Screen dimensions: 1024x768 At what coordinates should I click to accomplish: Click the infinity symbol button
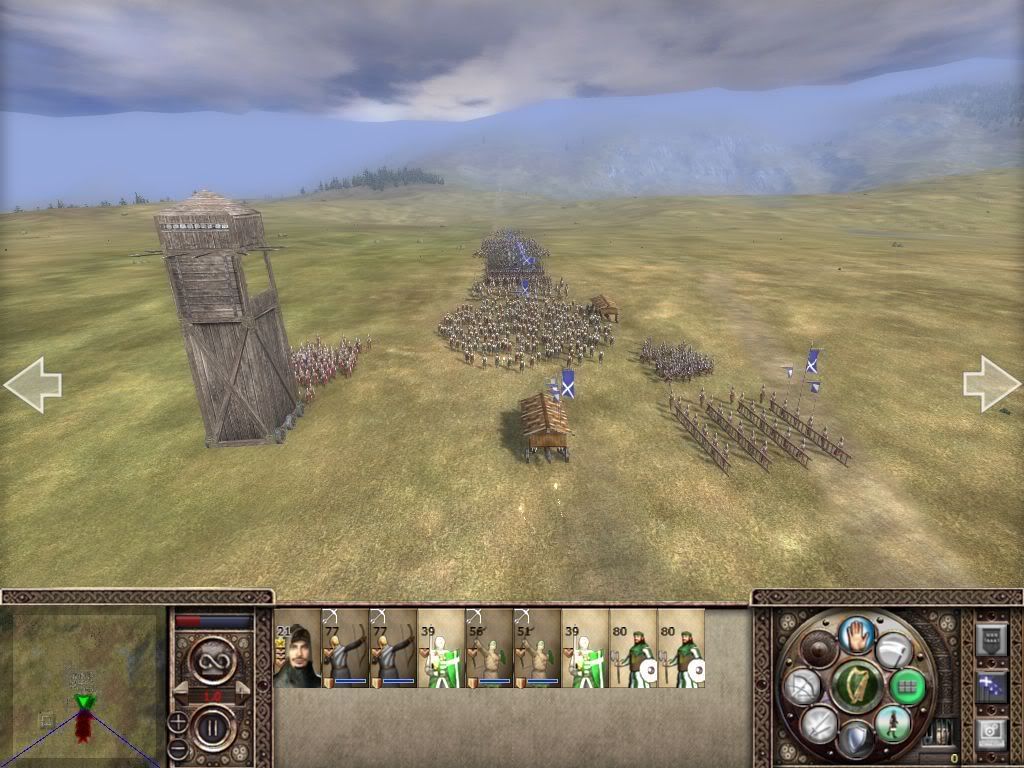click(x=213, y=660)
